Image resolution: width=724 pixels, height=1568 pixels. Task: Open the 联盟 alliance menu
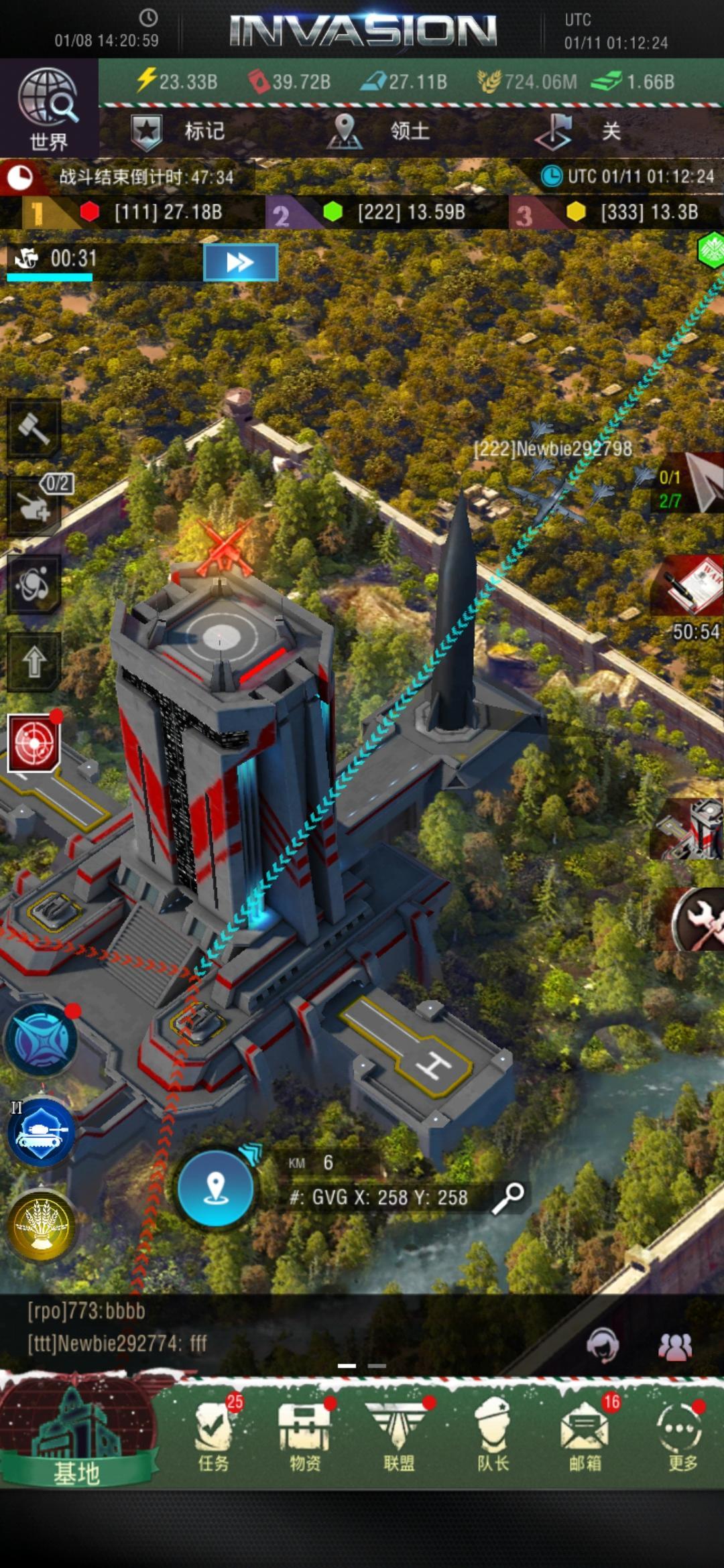[399, 1434]
